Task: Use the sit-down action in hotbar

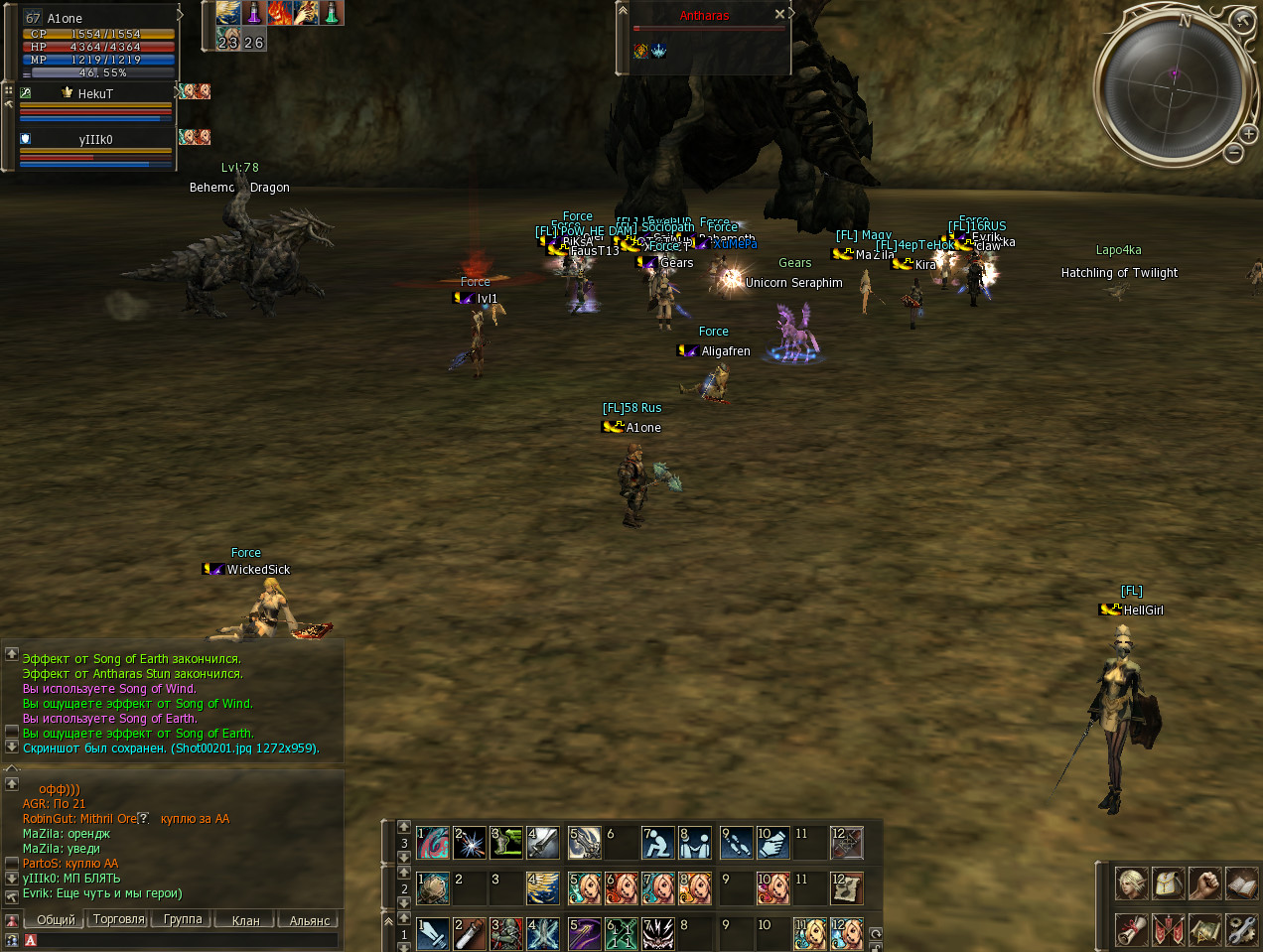Action: 657,843
